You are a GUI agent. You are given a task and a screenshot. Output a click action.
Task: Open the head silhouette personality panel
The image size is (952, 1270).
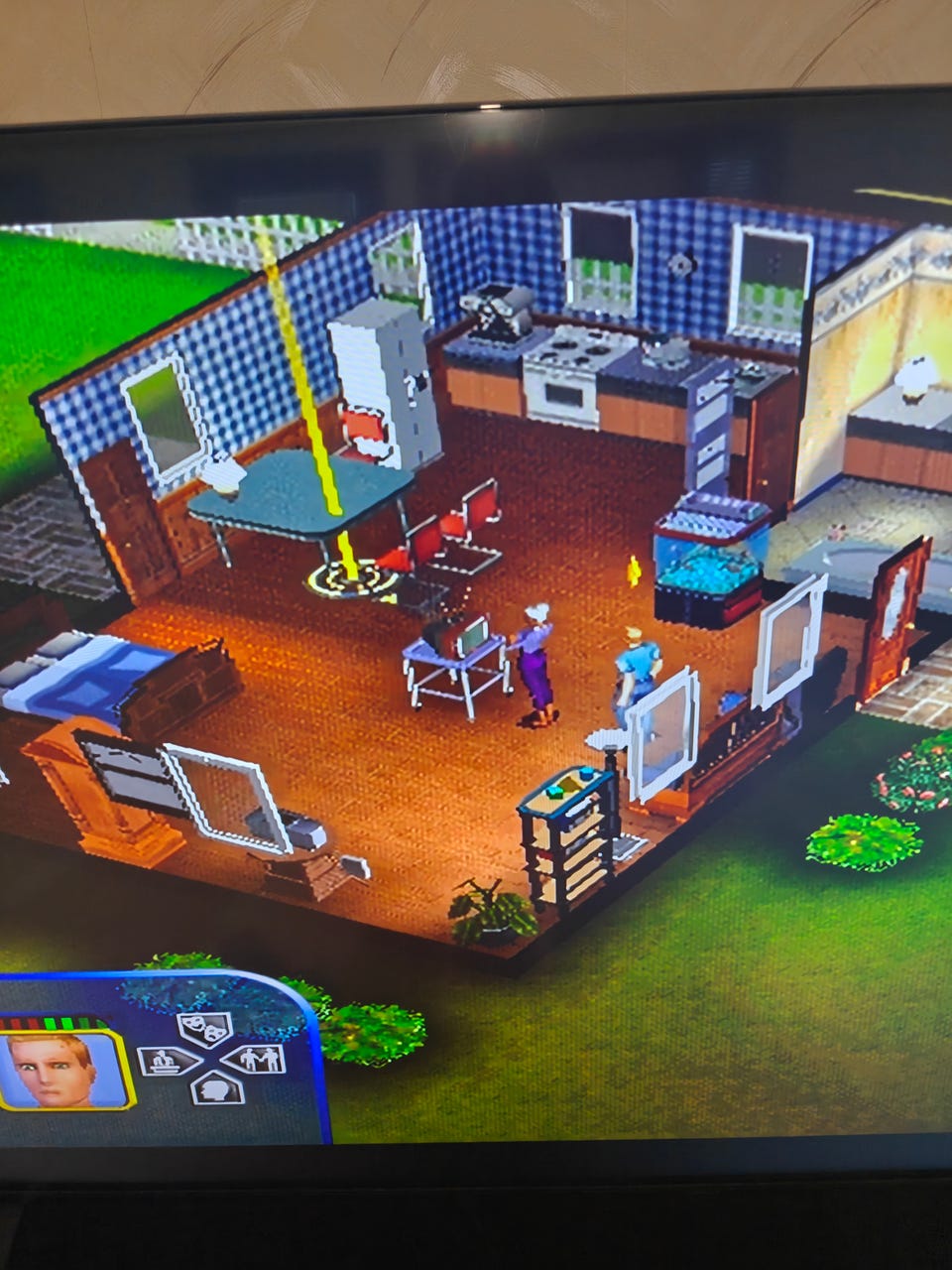(x=217, y=1089)
